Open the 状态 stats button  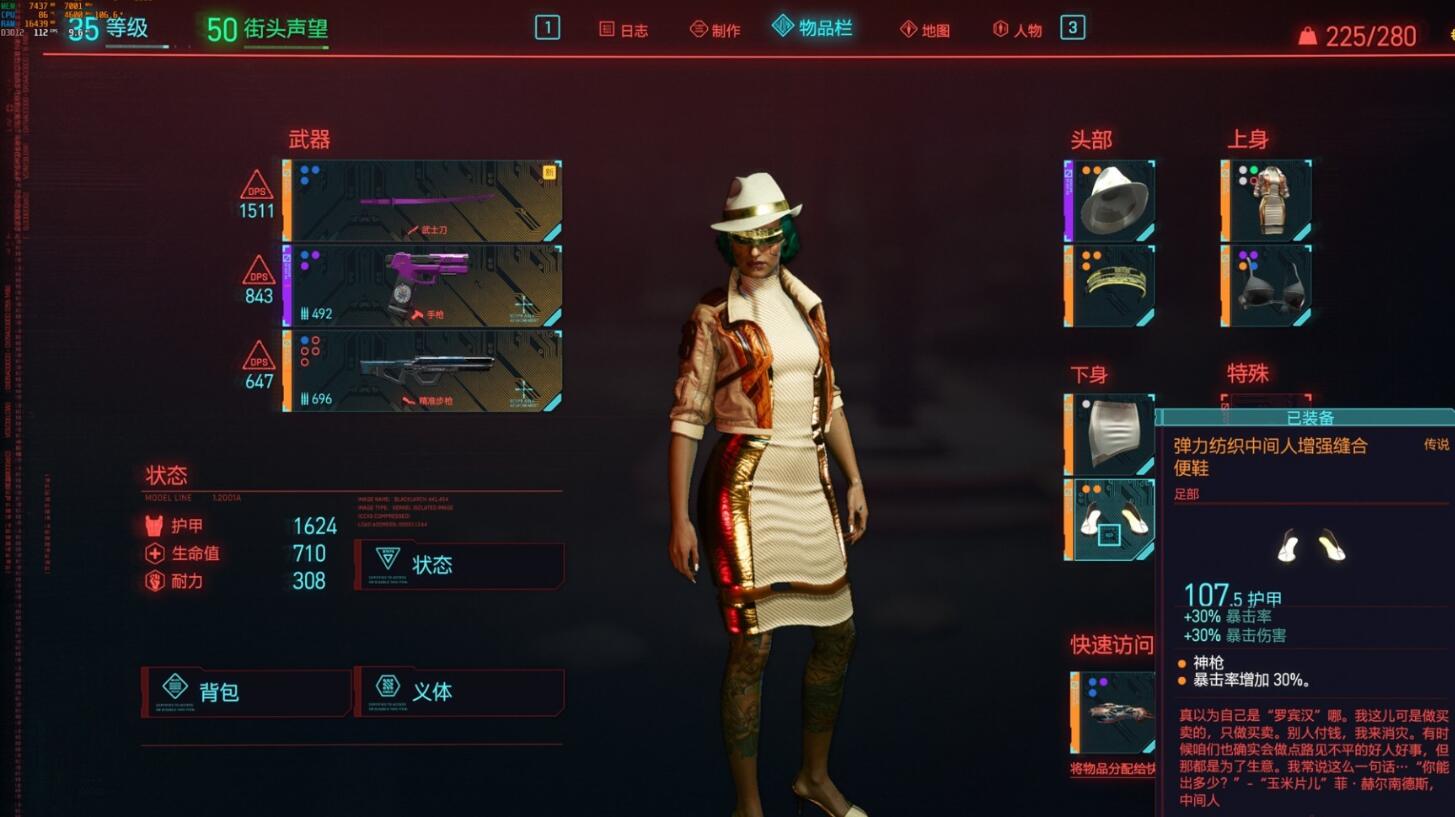[459, 565]
